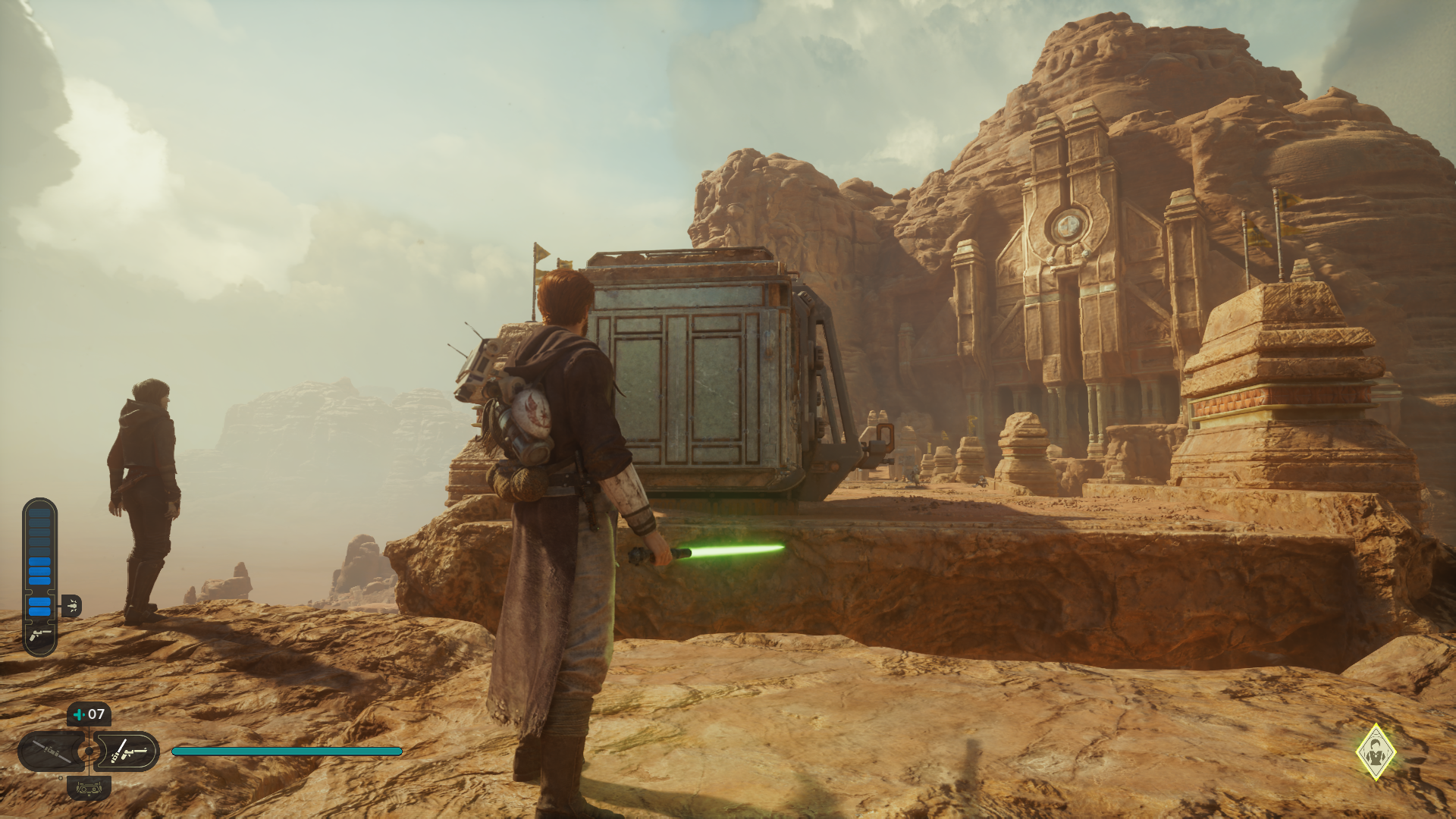This screenshot has height=819, width=1456.
Task: Click the BD-1 droid icon
Action: (x=89, y=789)
